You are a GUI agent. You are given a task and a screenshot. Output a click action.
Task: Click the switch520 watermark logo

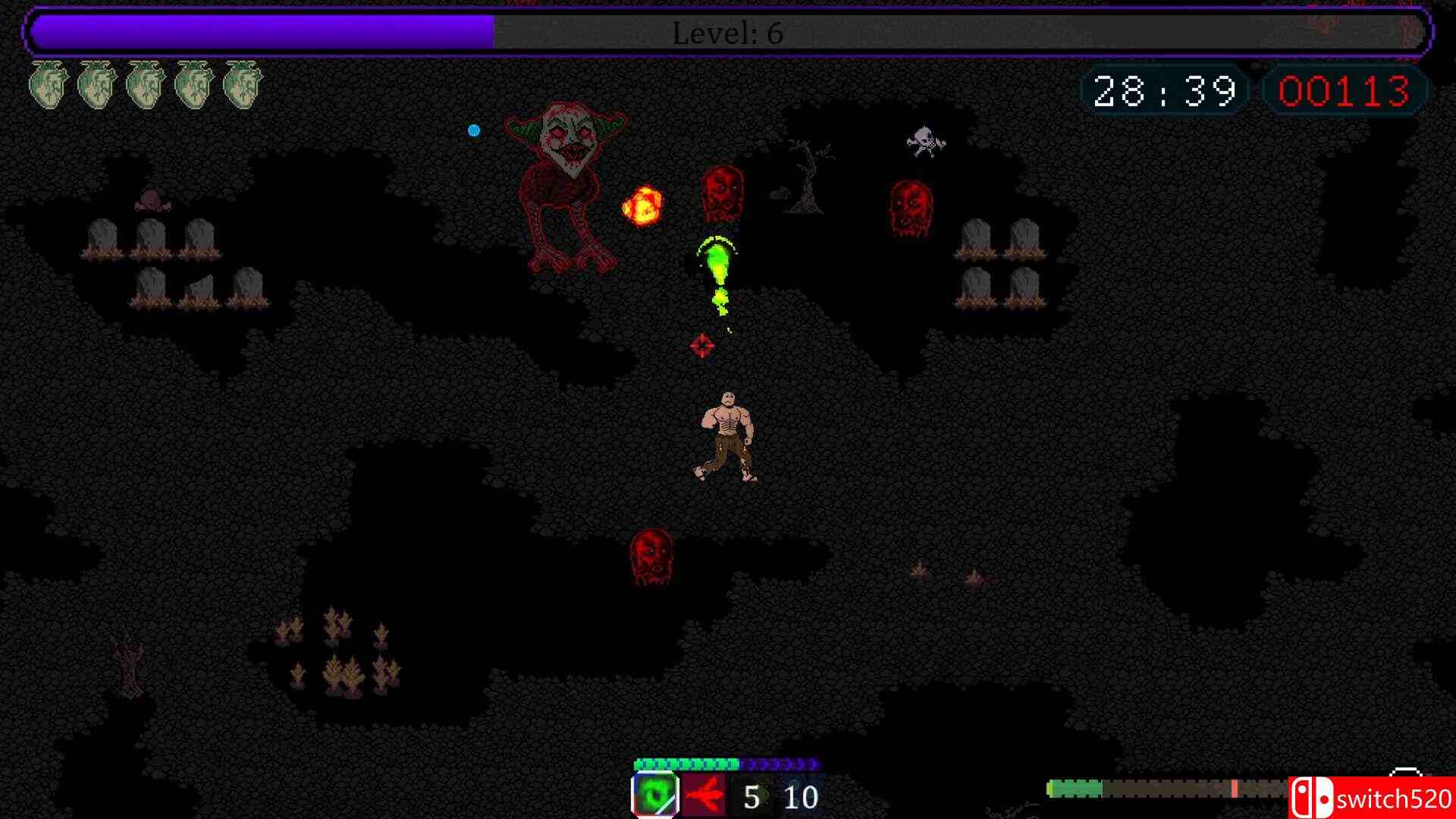pos(1372,799)
